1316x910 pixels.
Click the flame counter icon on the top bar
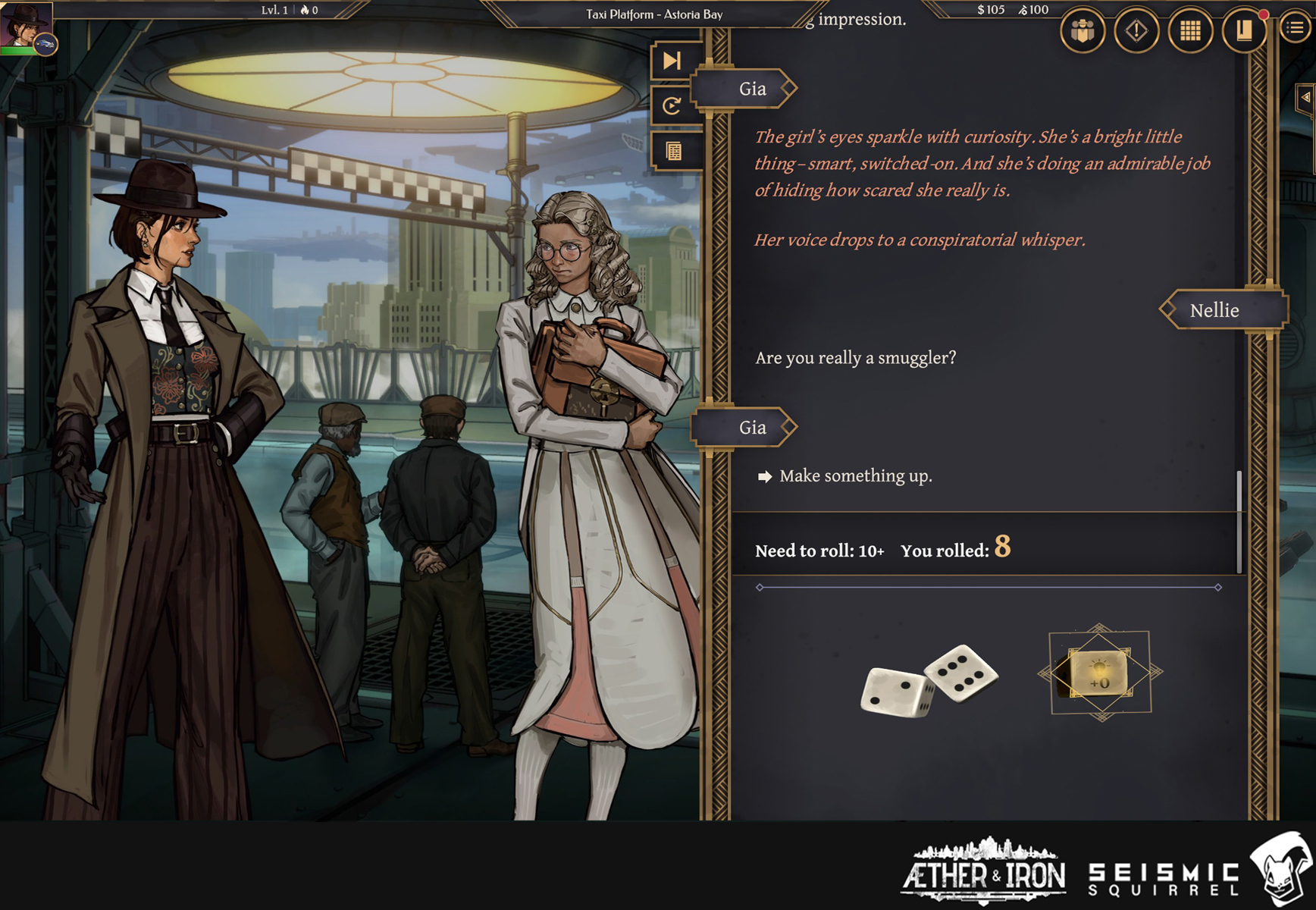tap(303, 11)
